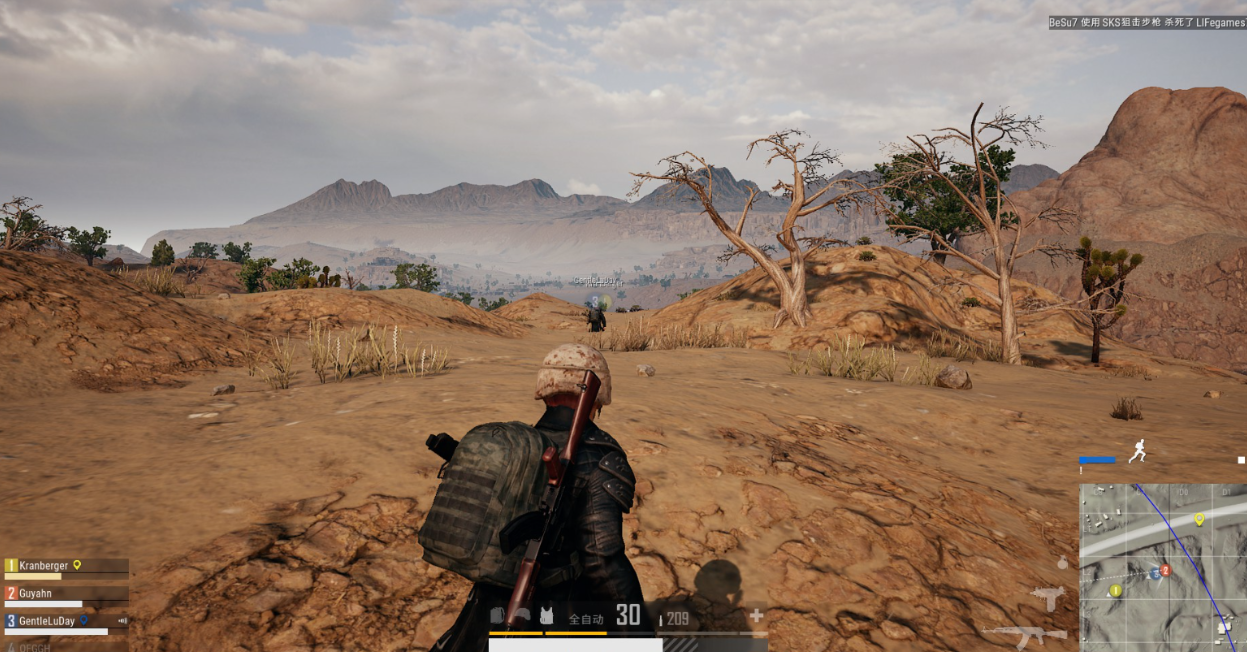Click the yellow number 1 marker on the minimap
This screenshot has width=1247, height=652.
point(1115,591)
